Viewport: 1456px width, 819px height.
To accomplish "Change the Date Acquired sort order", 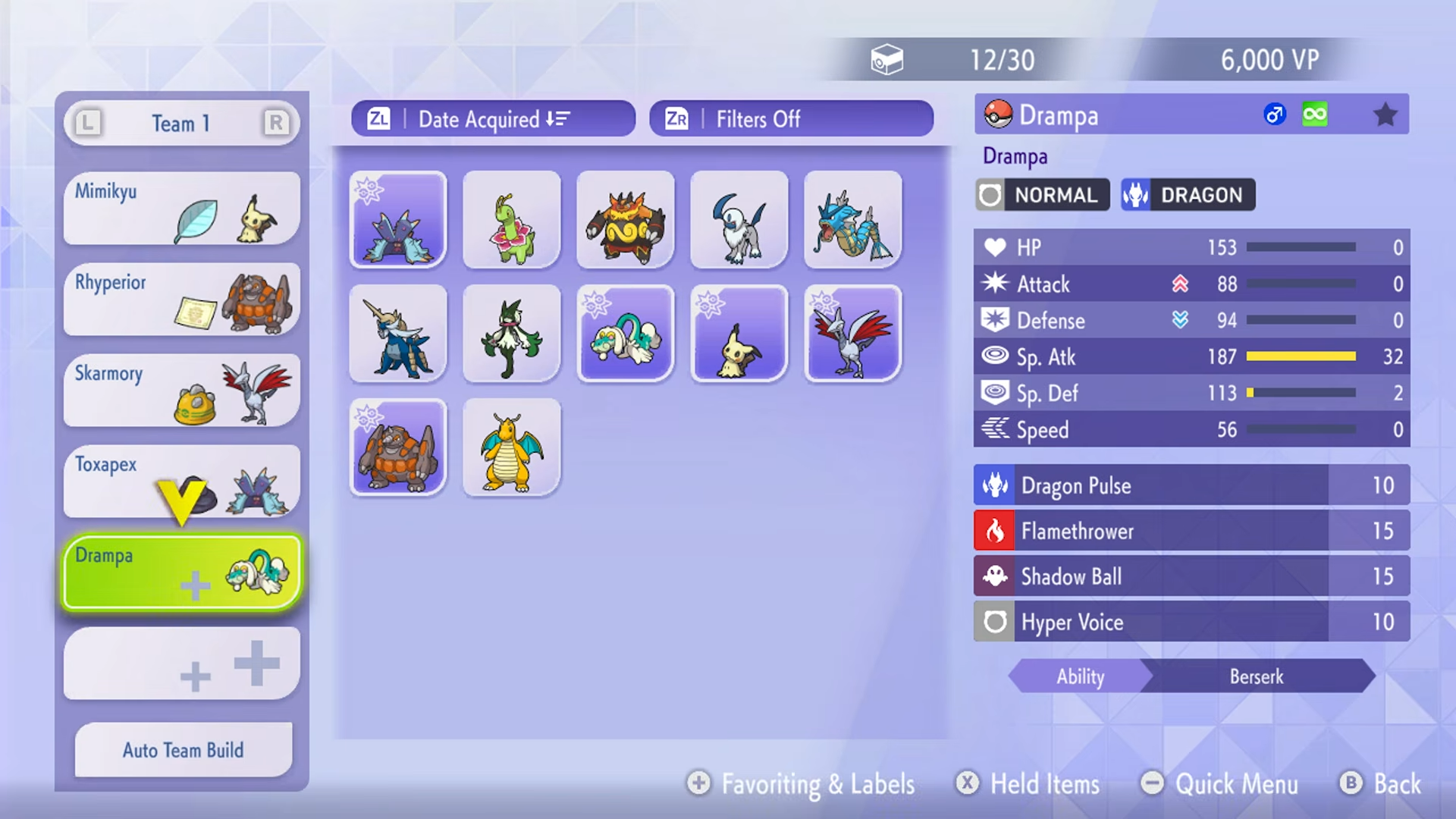I will [493, 119].
